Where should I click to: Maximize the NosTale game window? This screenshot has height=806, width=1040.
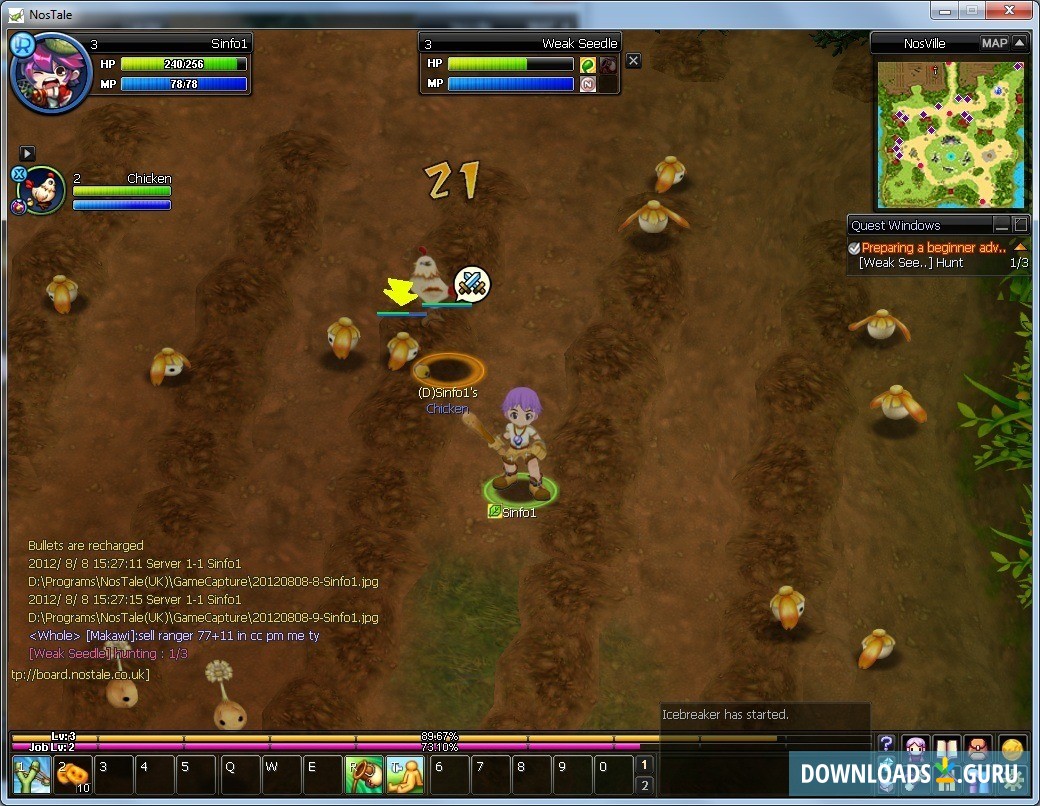[971, 11]
